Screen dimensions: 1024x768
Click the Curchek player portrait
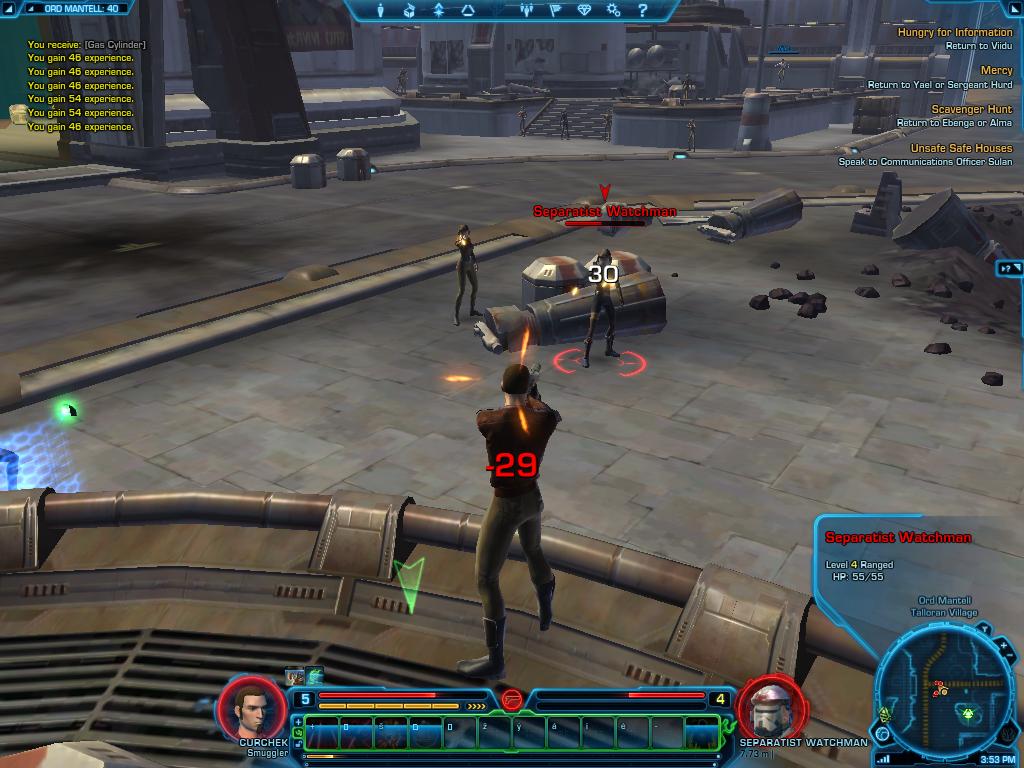pyautogui.click(x=252, y=708)
